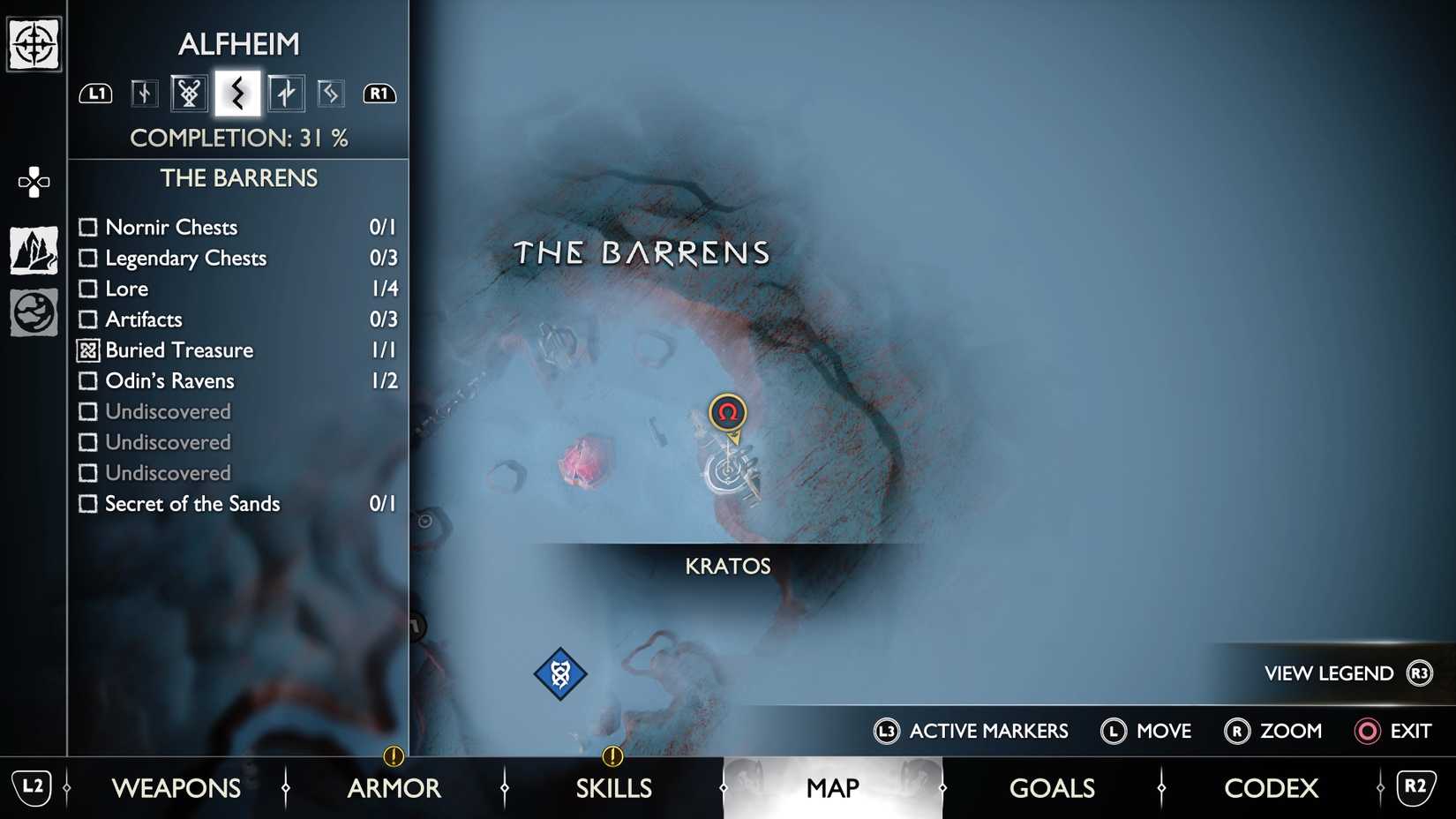
Task: Toggle the completed Buried Treasure marker
Action: [x=88, y=350]
